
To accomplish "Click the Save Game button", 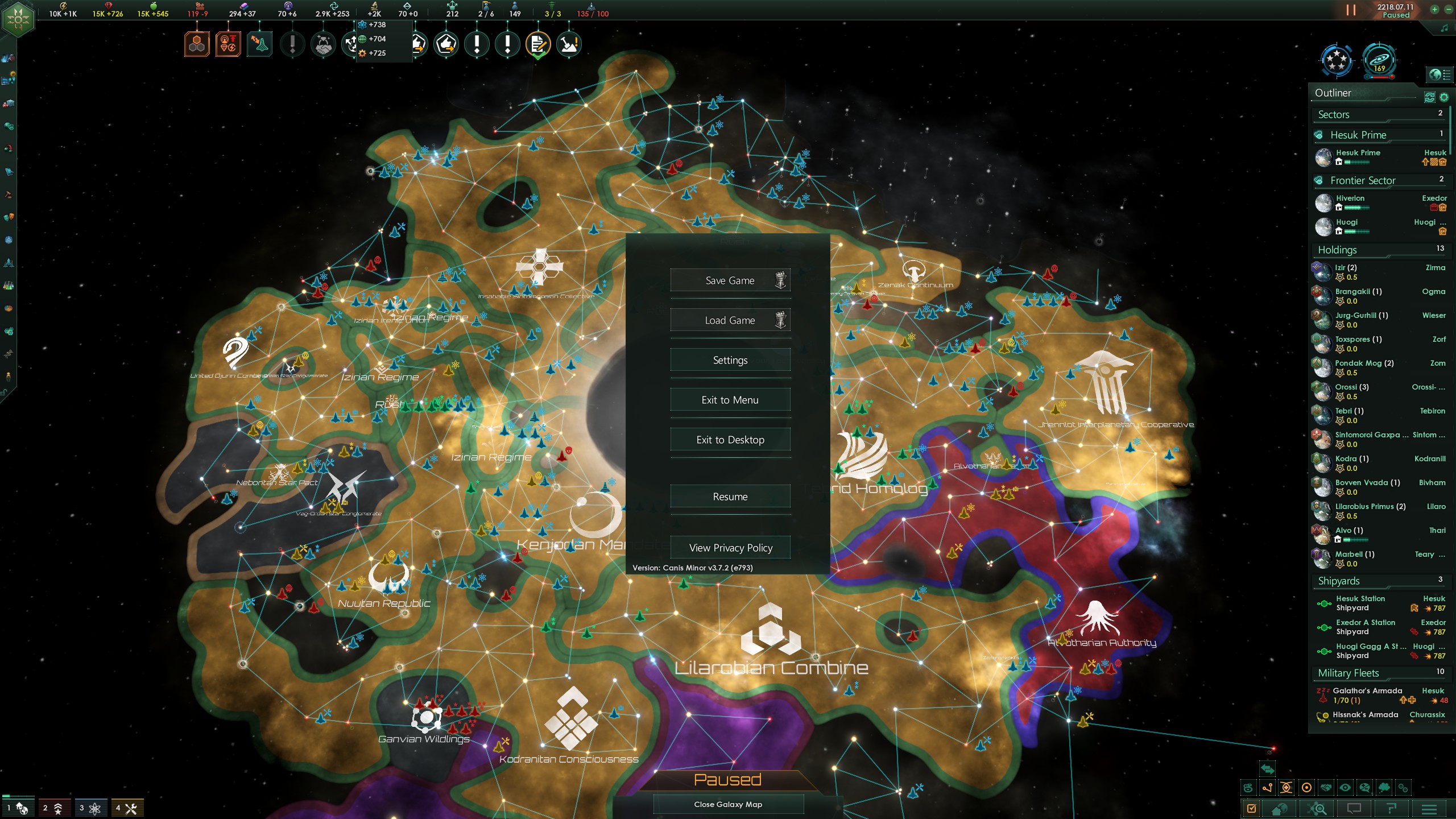I will (730, 280).
